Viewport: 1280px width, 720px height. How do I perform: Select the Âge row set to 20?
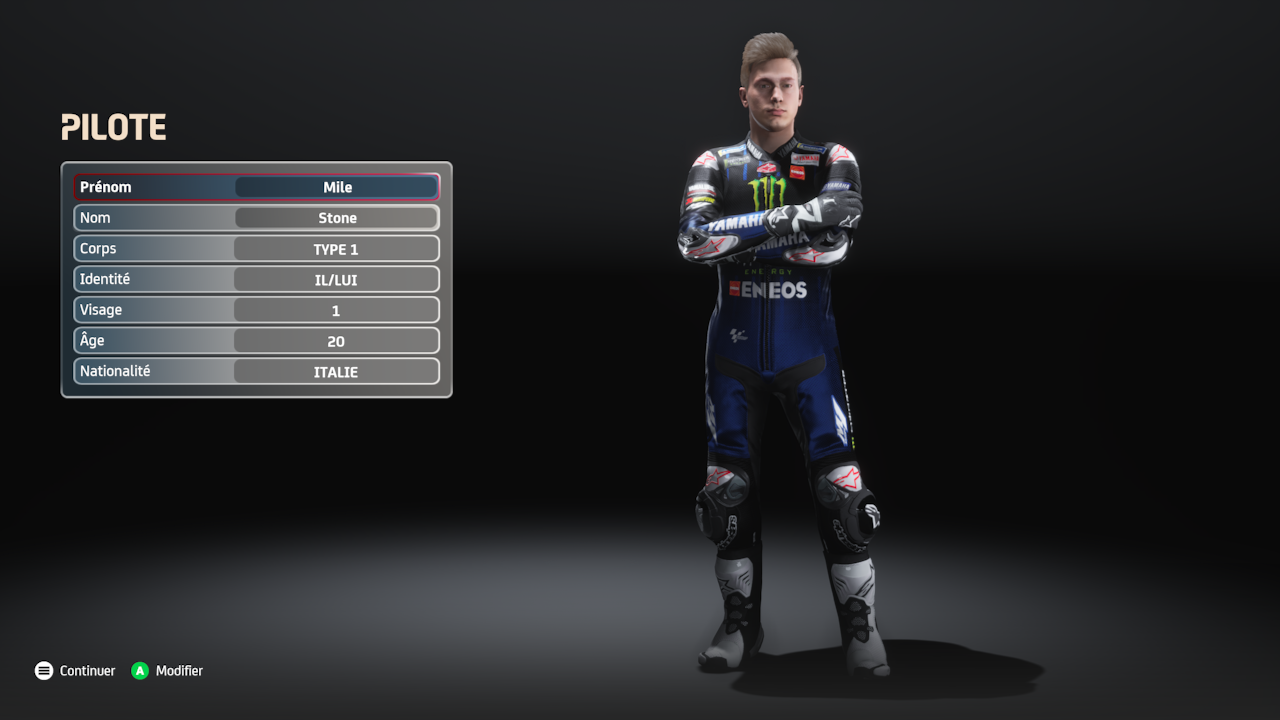336,341
